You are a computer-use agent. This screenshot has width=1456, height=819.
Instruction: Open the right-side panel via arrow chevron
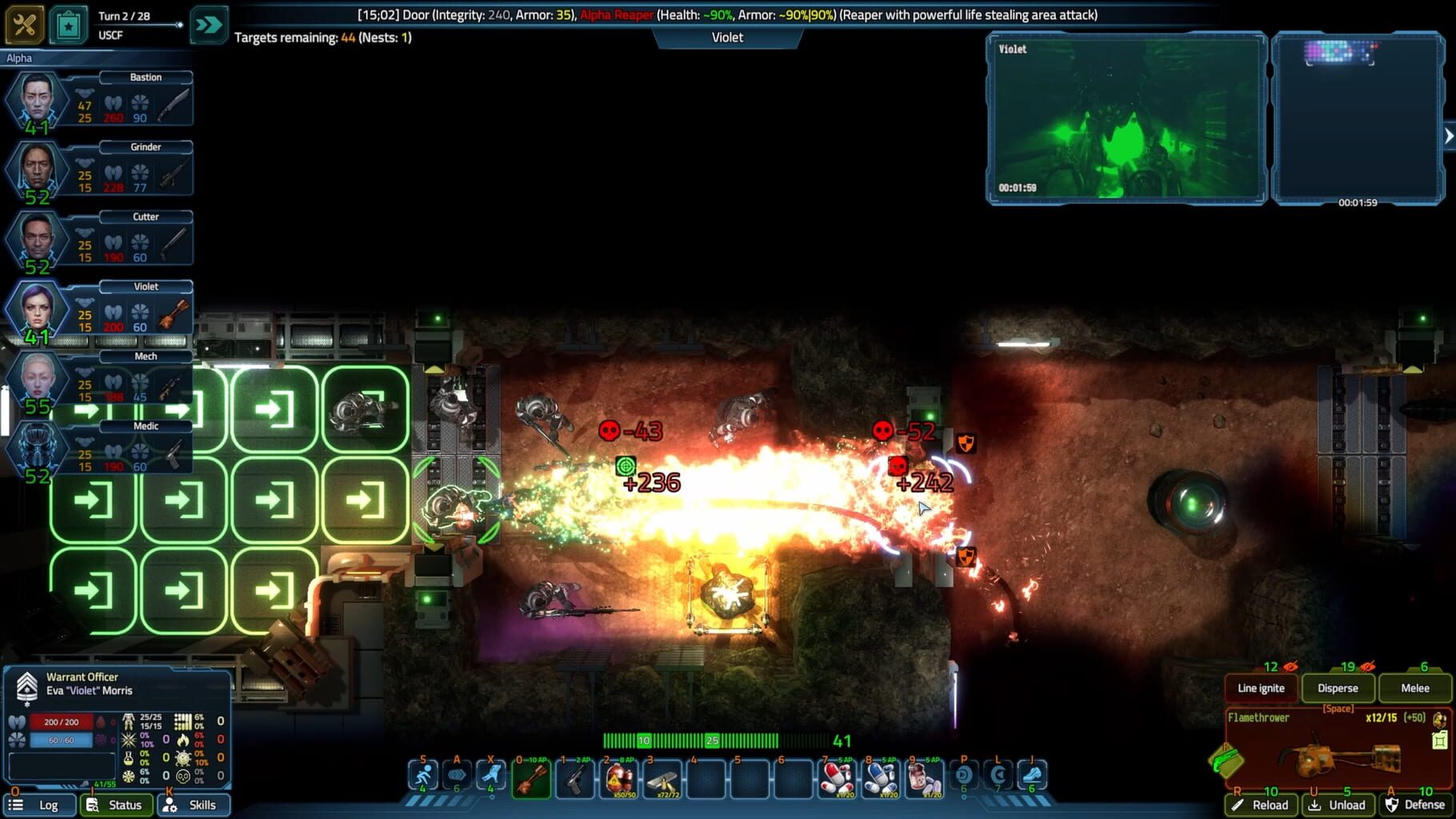(1448, 134)
